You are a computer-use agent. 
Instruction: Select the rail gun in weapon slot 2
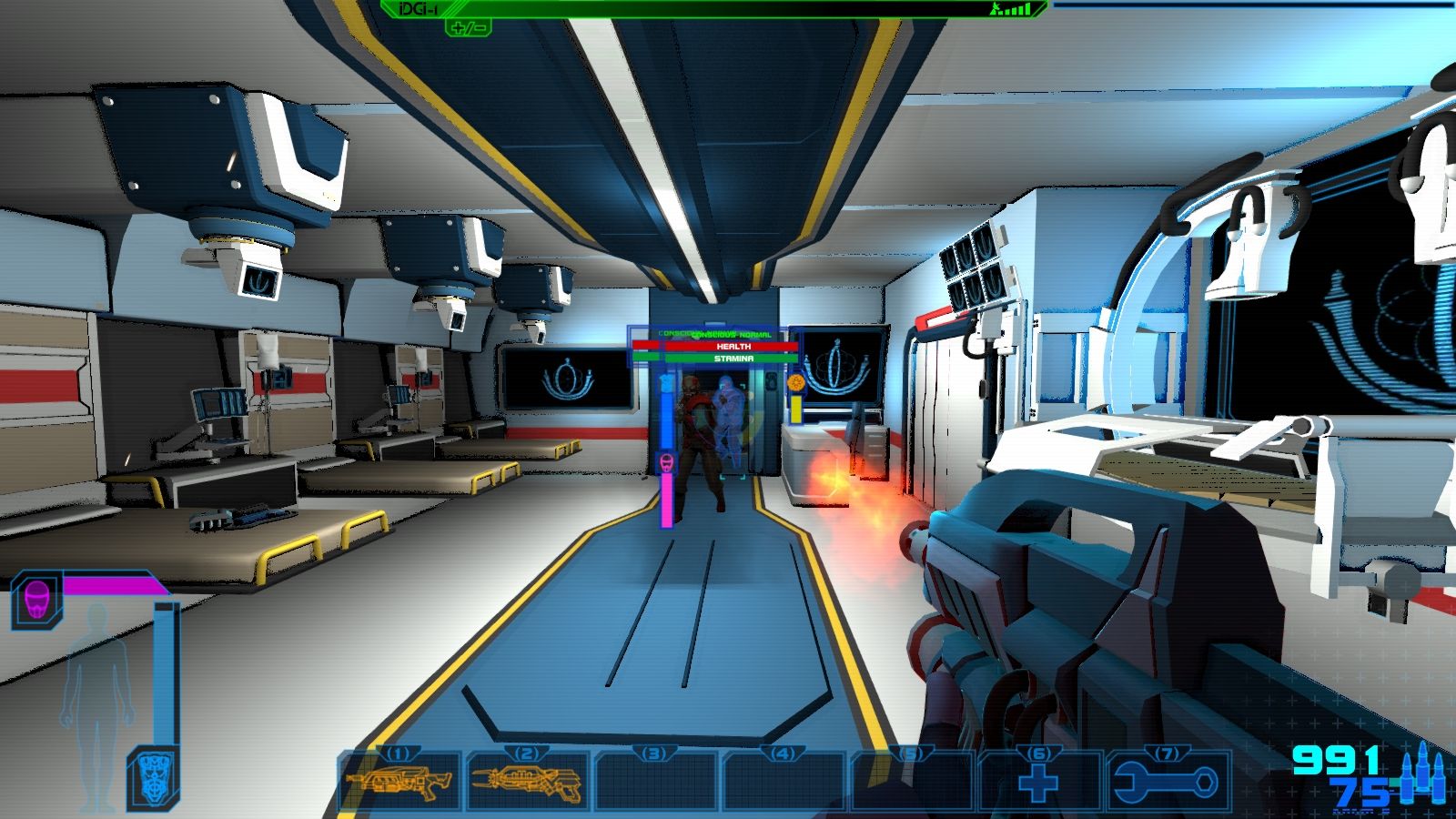click(528, 783)
